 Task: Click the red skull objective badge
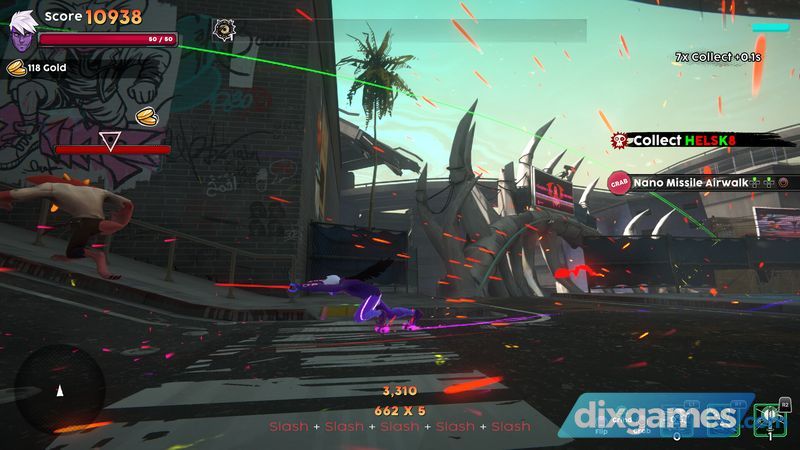point(620,141)
